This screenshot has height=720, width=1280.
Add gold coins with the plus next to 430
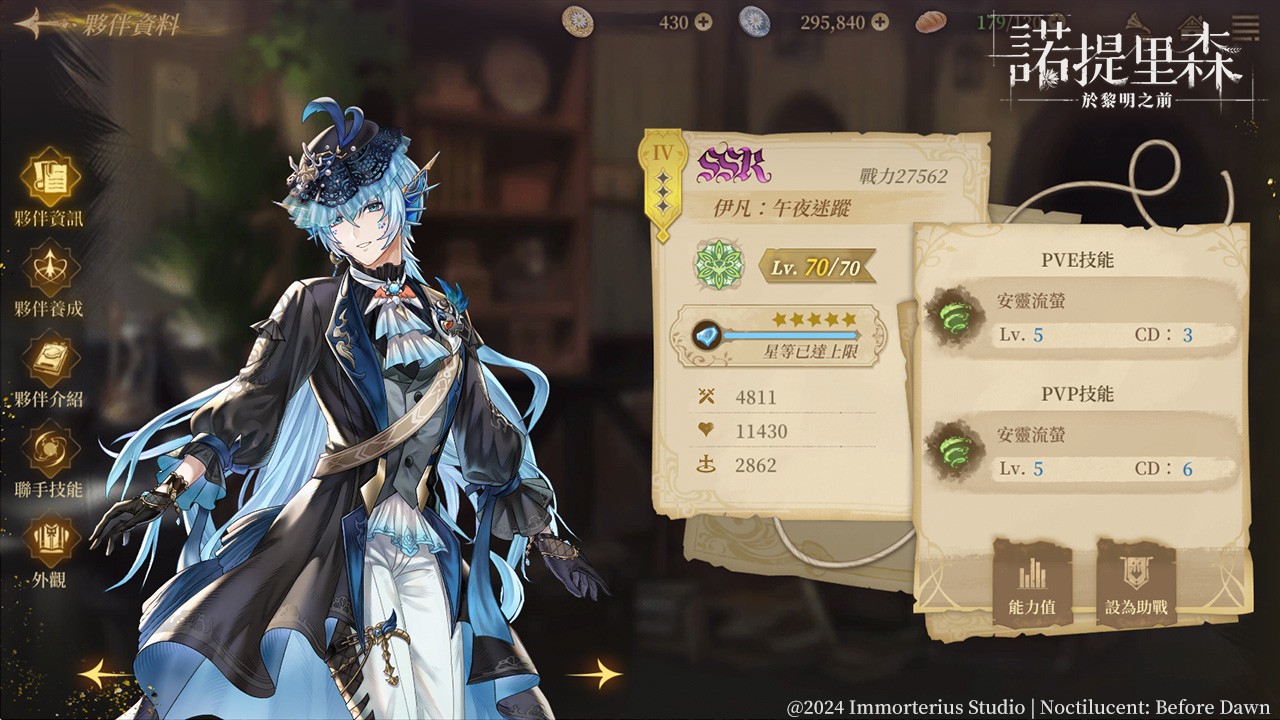703,22
